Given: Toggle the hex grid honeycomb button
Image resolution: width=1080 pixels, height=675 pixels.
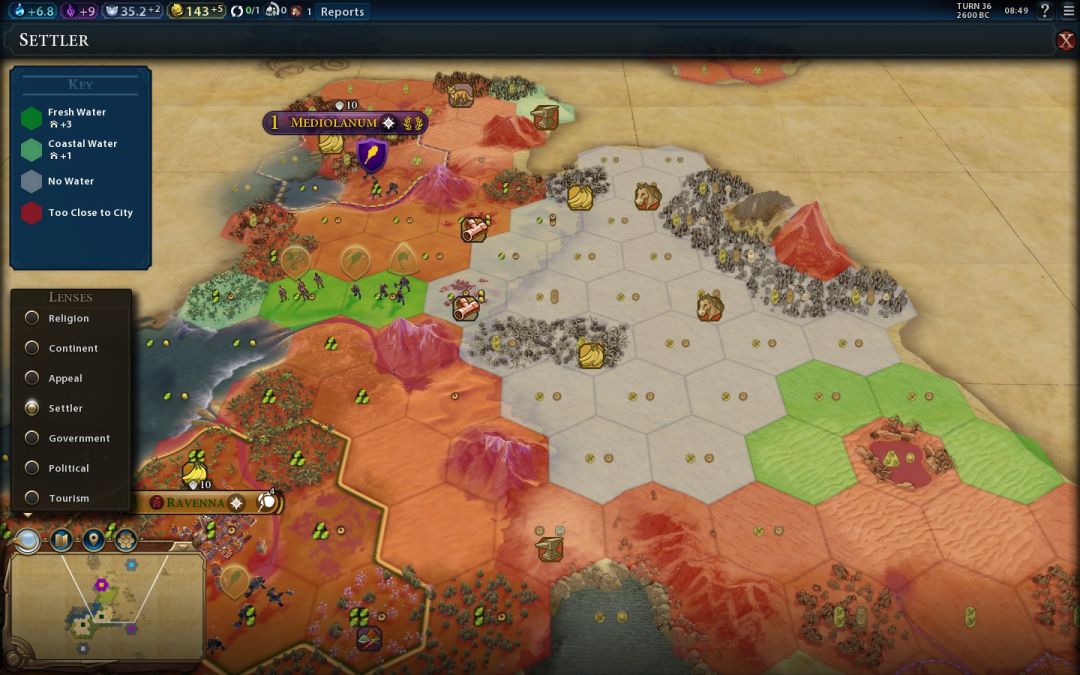Looking at the screenshot, I should [x=126, y=541].
